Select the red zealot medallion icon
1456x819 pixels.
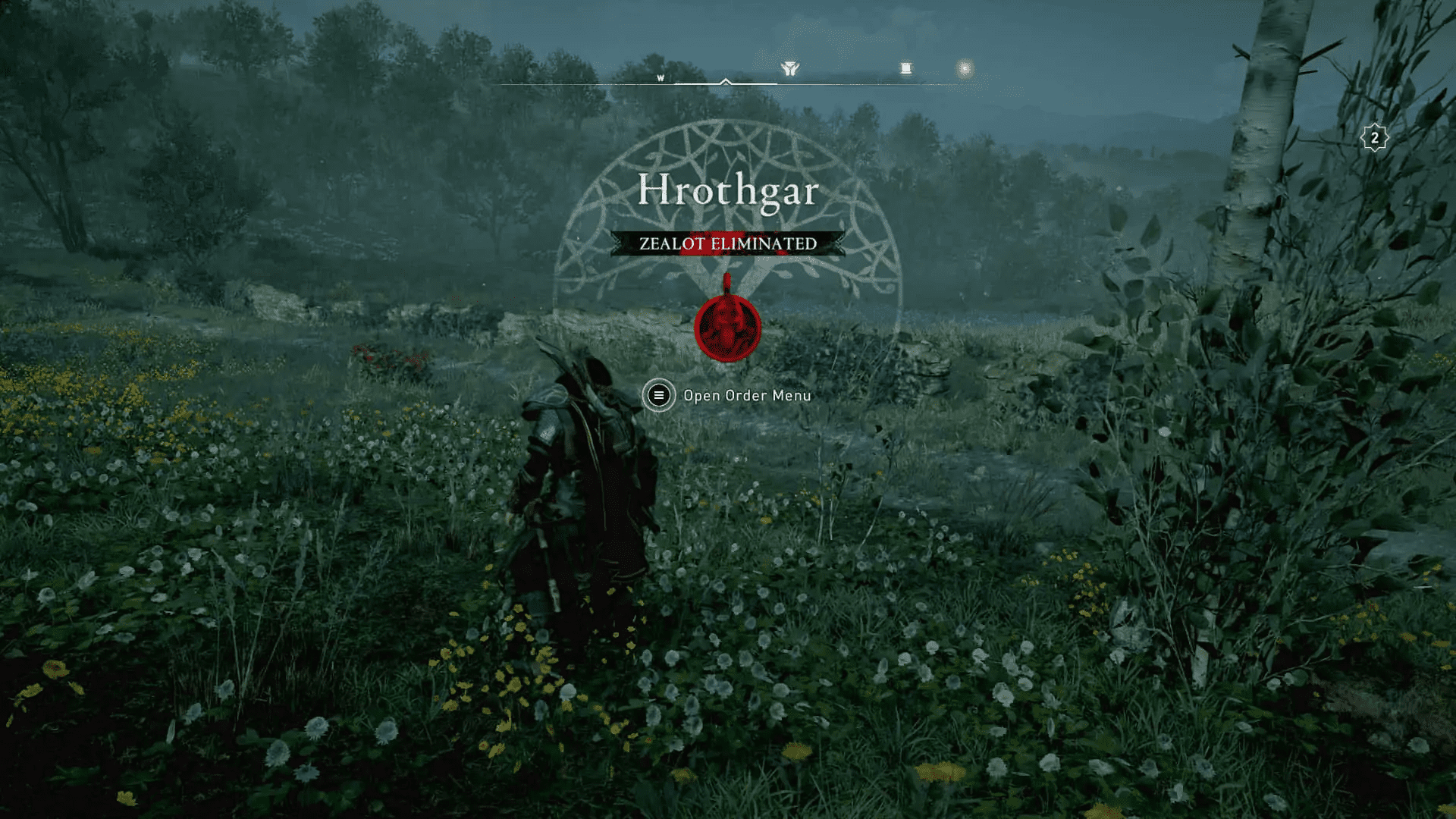pyautogui.click(x=727, y=325)
